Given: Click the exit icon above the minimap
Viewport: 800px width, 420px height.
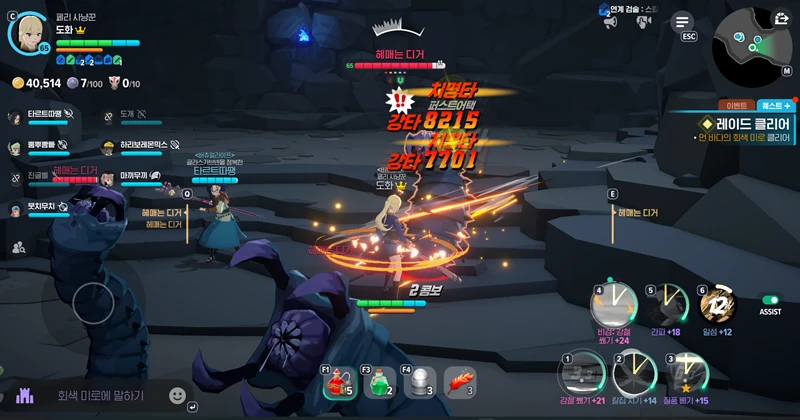Looking at the screenshot, I should tap(780, 17).
